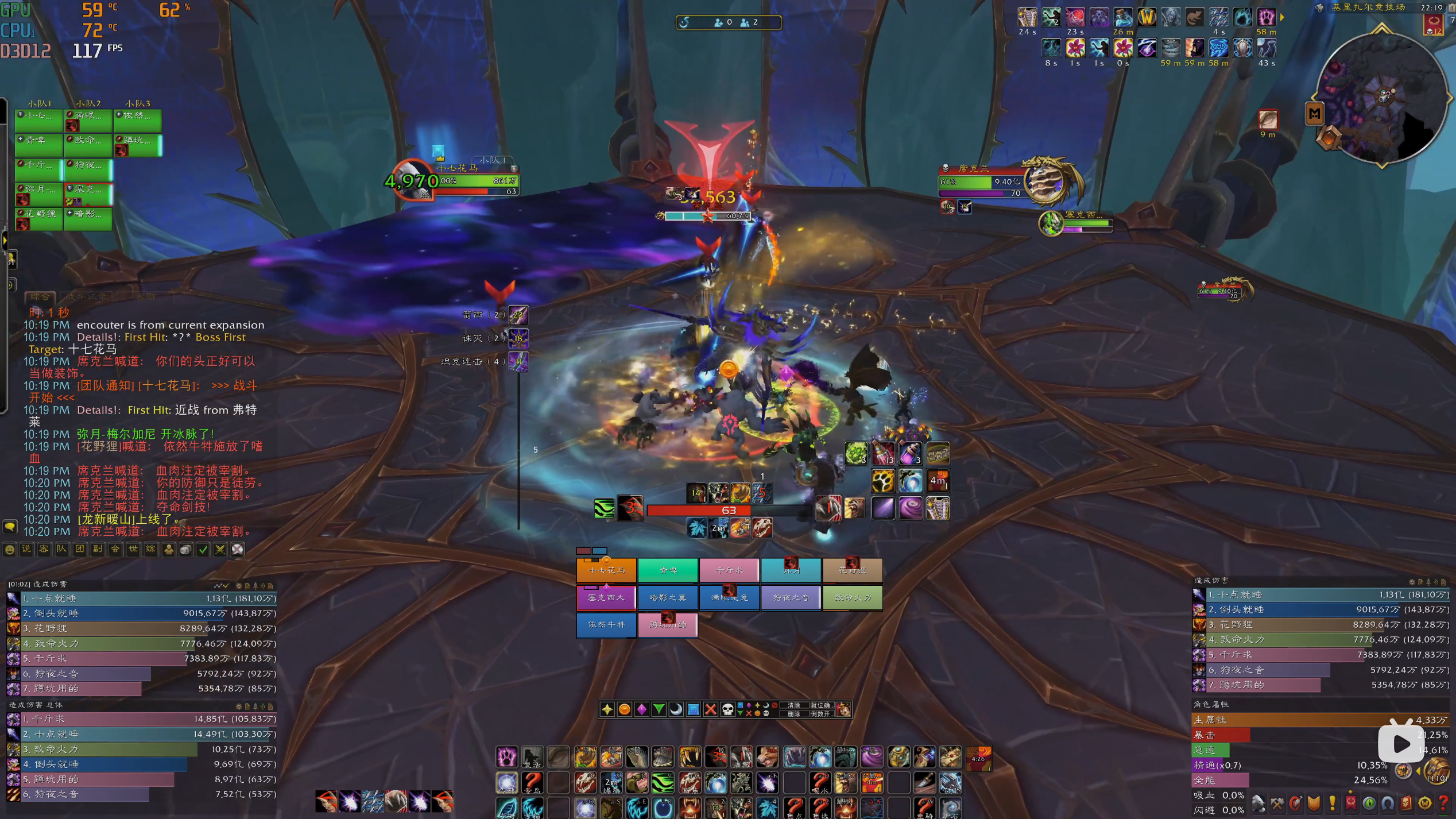Select 花野狸 in small party frames
The image size is (1456, 819).
tap(39, 218)
